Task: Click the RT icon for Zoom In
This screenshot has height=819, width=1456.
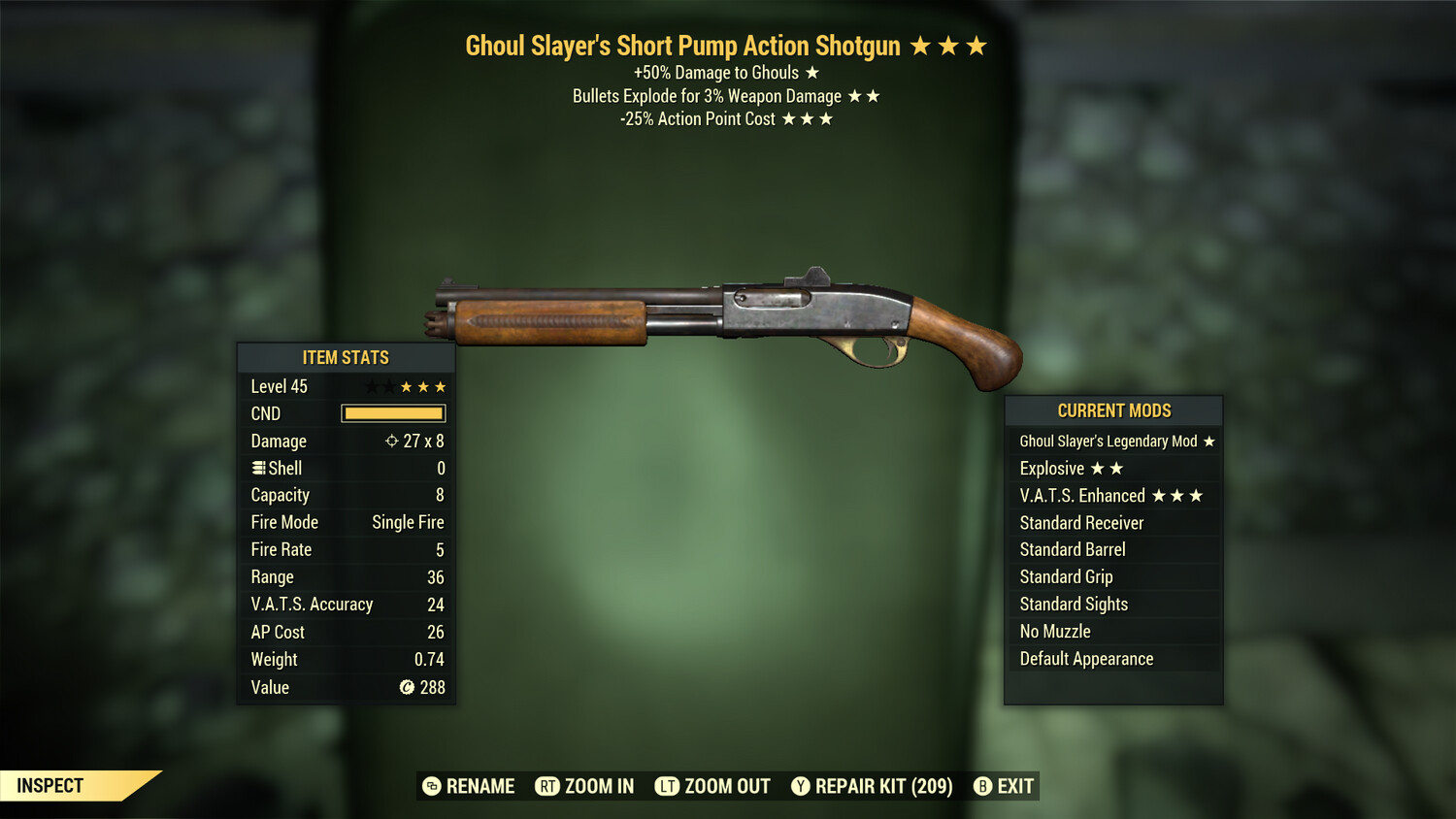Action: tap(546, 787)
